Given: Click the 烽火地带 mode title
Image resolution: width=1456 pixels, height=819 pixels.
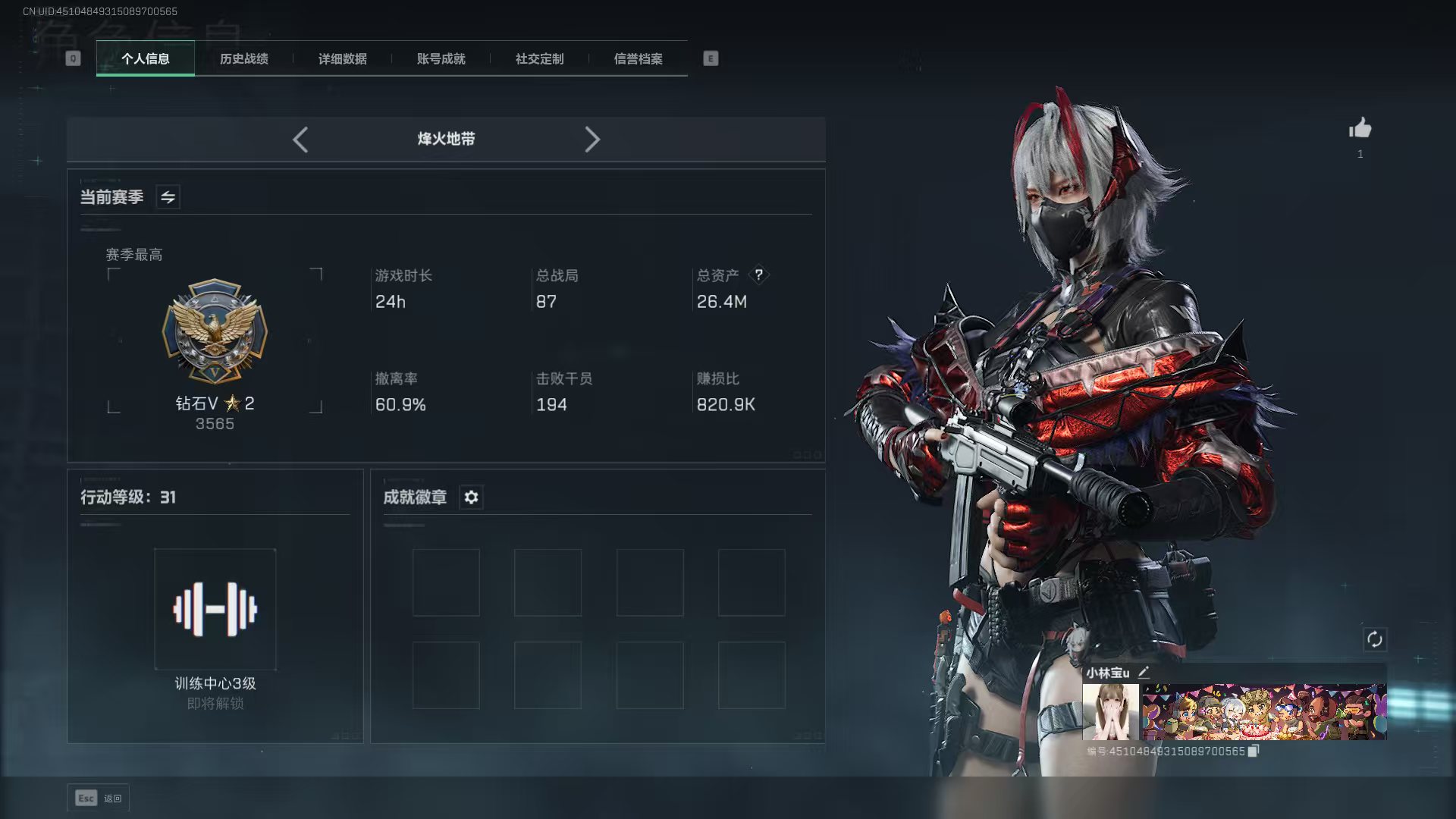Looking at the screenshot, I should (x=446, y=139).
